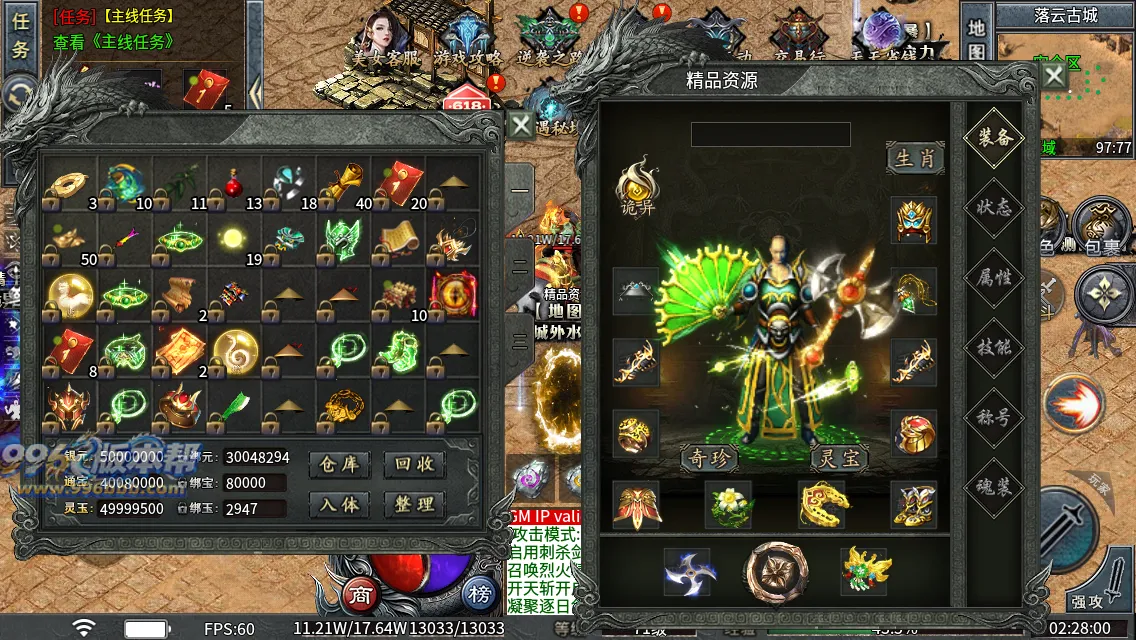Image resolution: width=1136 pixels, height=640 pixels.
Task: Close the inventory bag window
Action: 521,125
